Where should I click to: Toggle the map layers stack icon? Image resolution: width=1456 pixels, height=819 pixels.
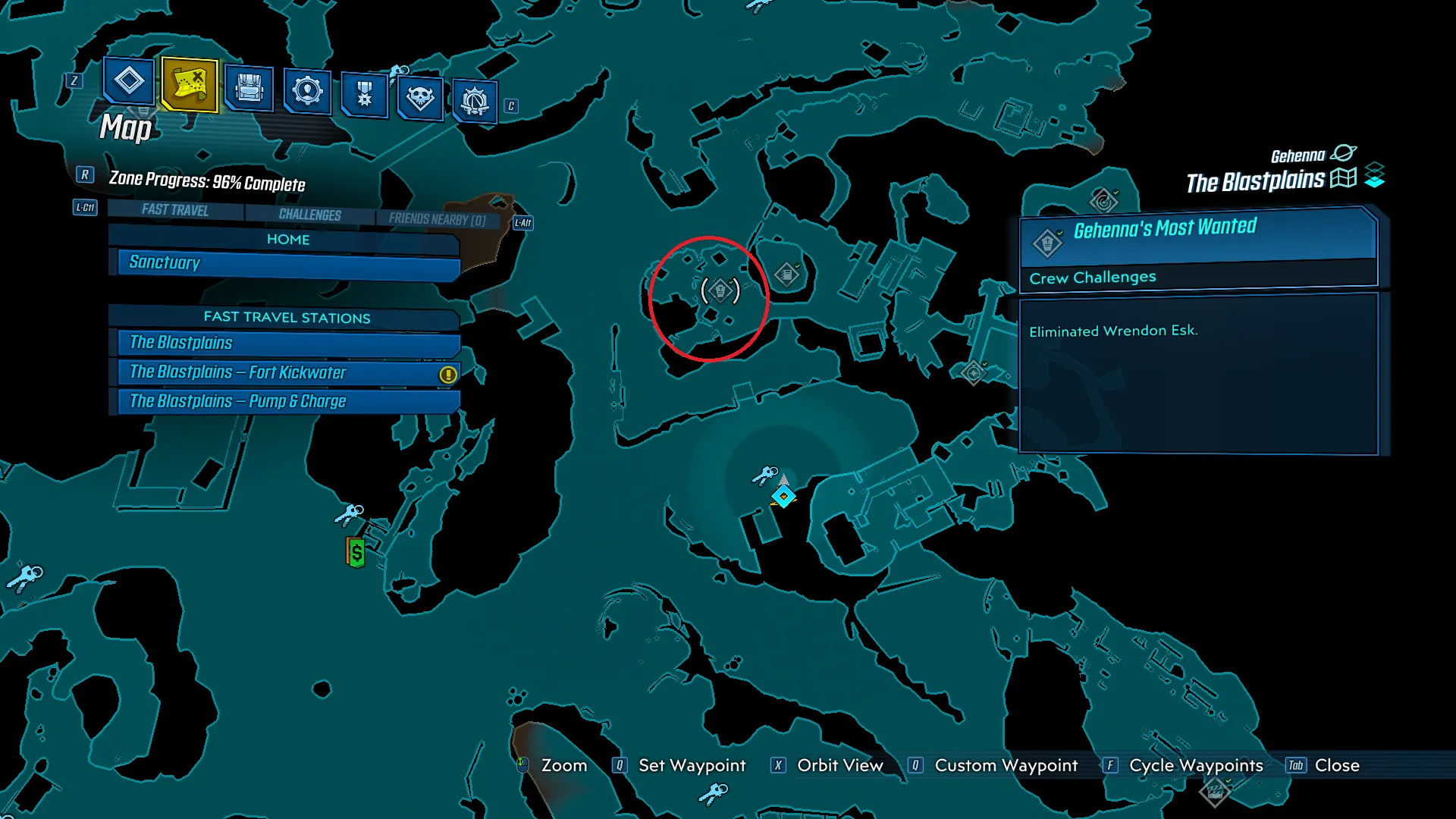tap(1374, 176)
